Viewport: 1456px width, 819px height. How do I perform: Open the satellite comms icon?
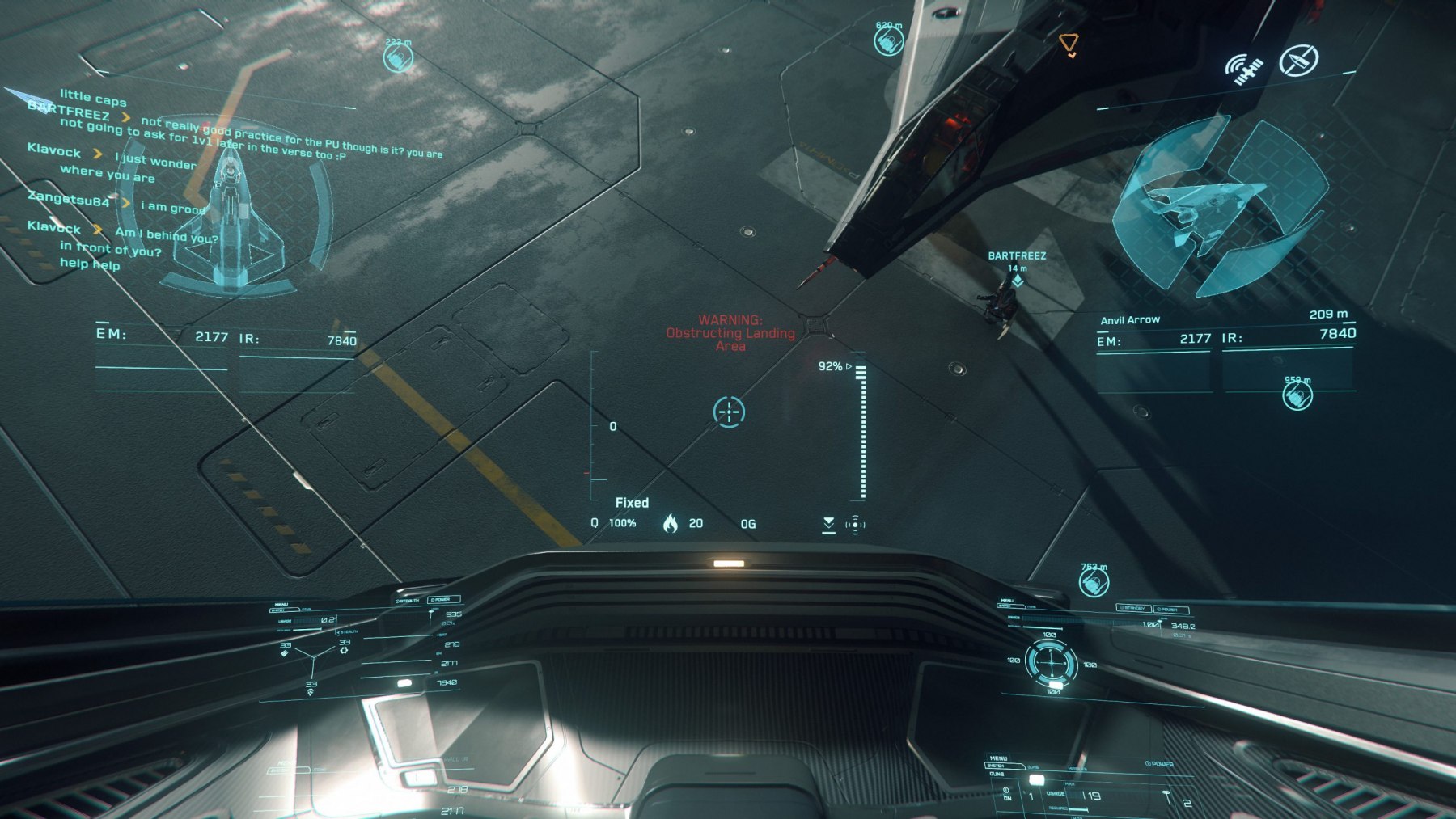click(1243, 69)
